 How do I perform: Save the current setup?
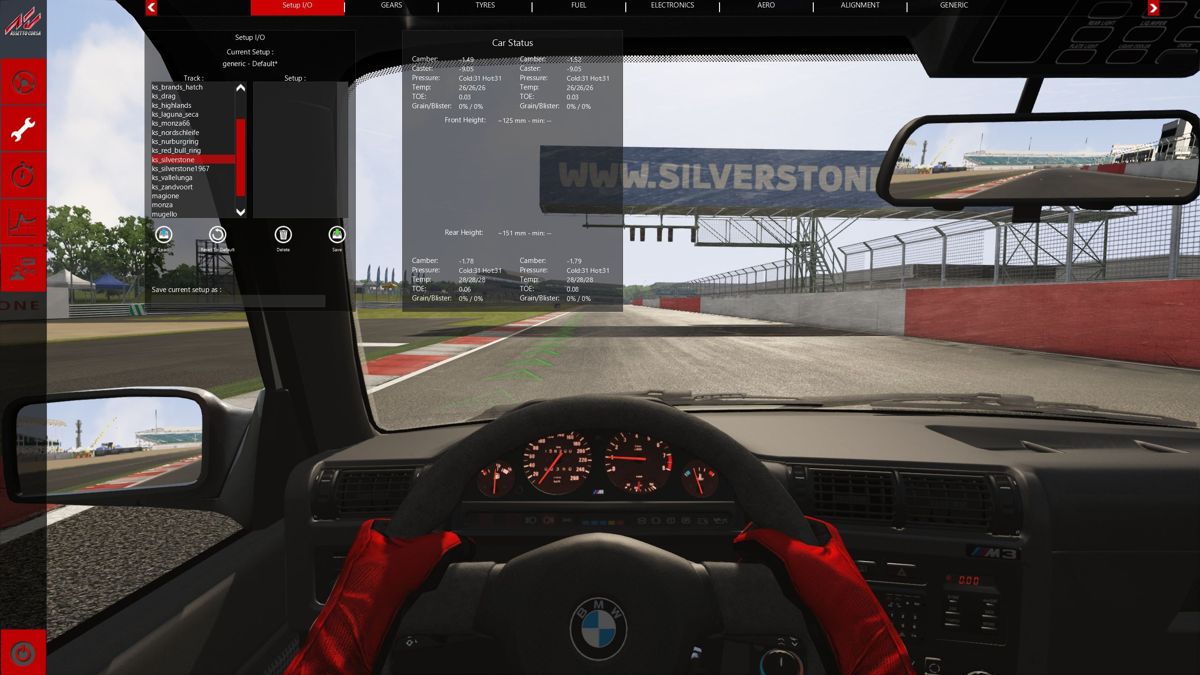[337, 236]
